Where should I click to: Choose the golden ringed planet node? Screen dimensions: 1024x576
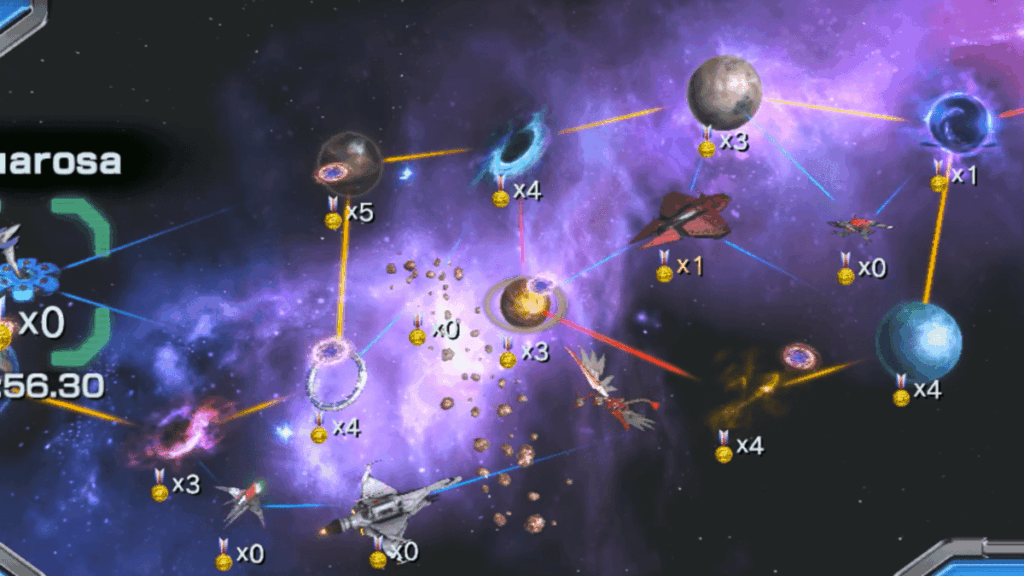(x=525, y=303)
